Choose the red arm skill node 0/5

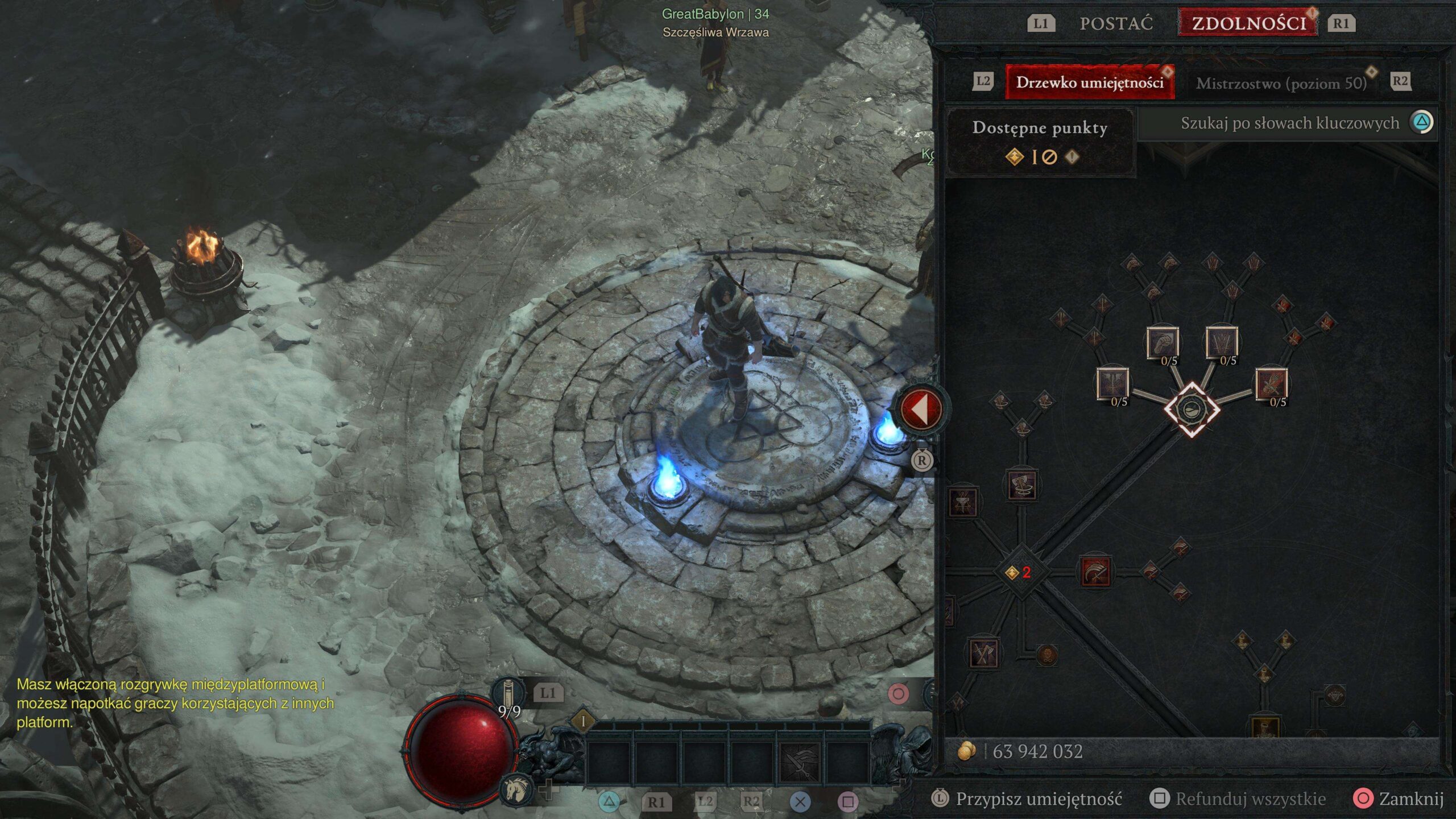click(1271, 384)
